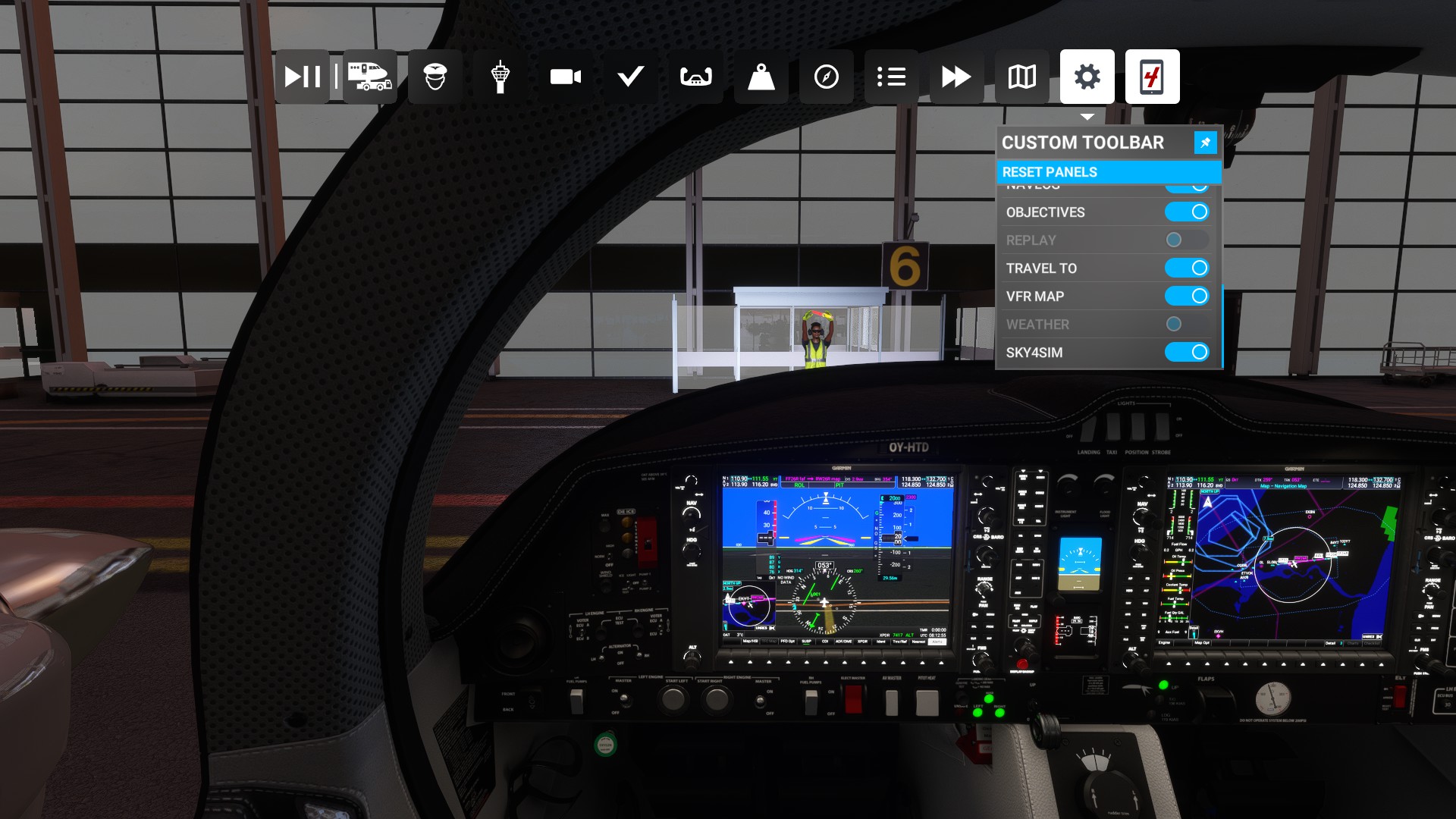
Task: Turn off the SKY4SIM toggle
Action: pyautogui.click(x=1187, y=352)
